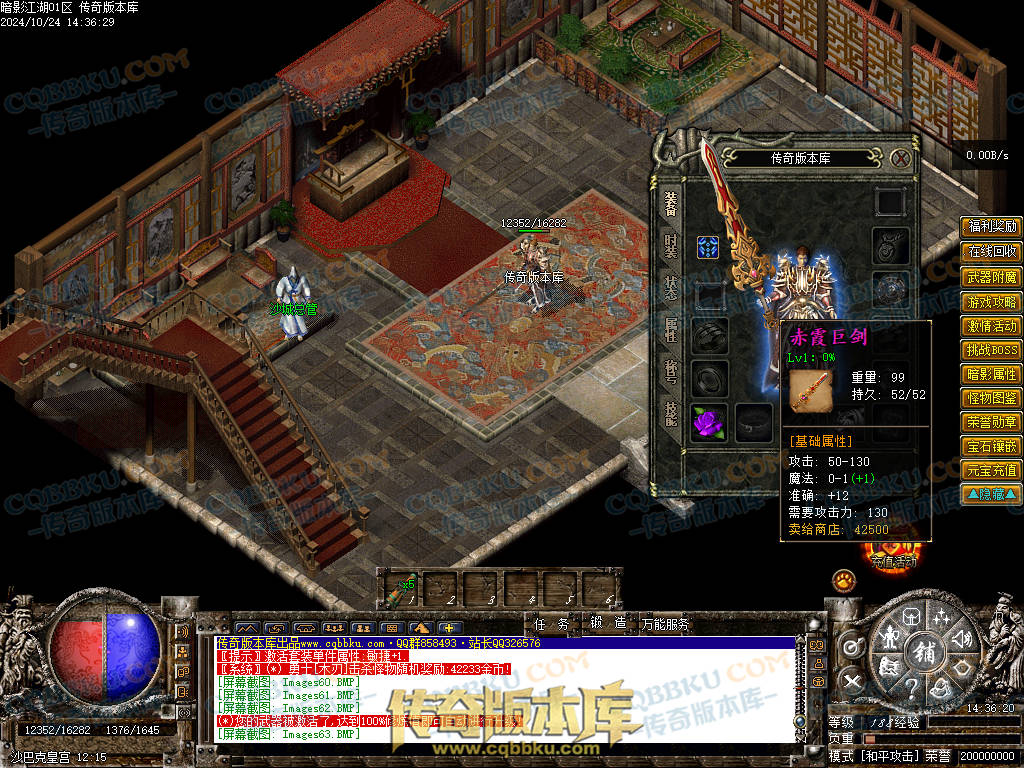Close the character equipment panel
The height and width of the screenshot is (768, 1024).
coord(900,158)
